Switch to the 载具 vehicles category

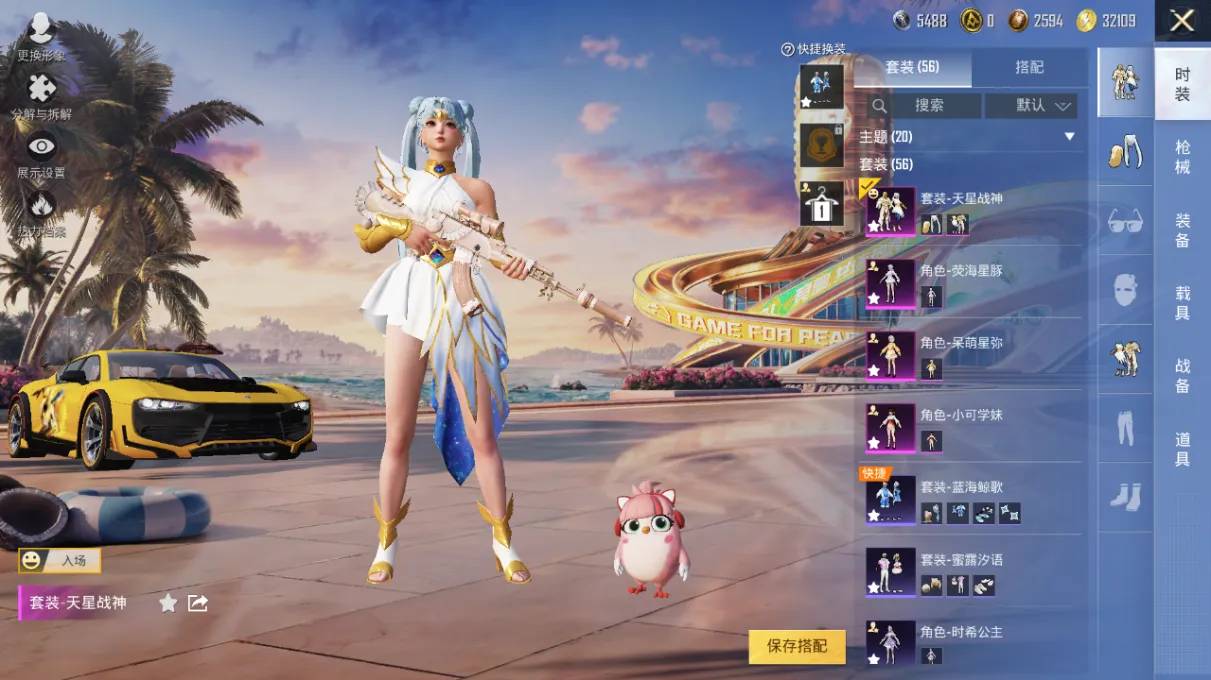(x=1182, y=302)
